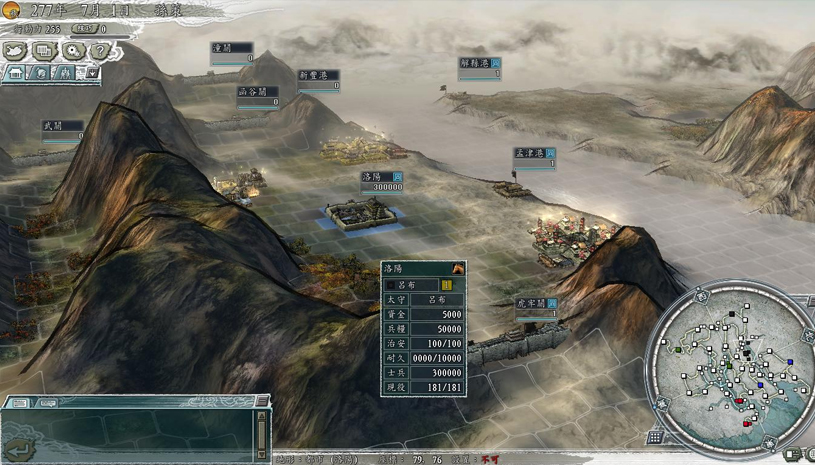Open the windows list button
Viewport: 815px width, 465px height.
click(x=44, y=50)
